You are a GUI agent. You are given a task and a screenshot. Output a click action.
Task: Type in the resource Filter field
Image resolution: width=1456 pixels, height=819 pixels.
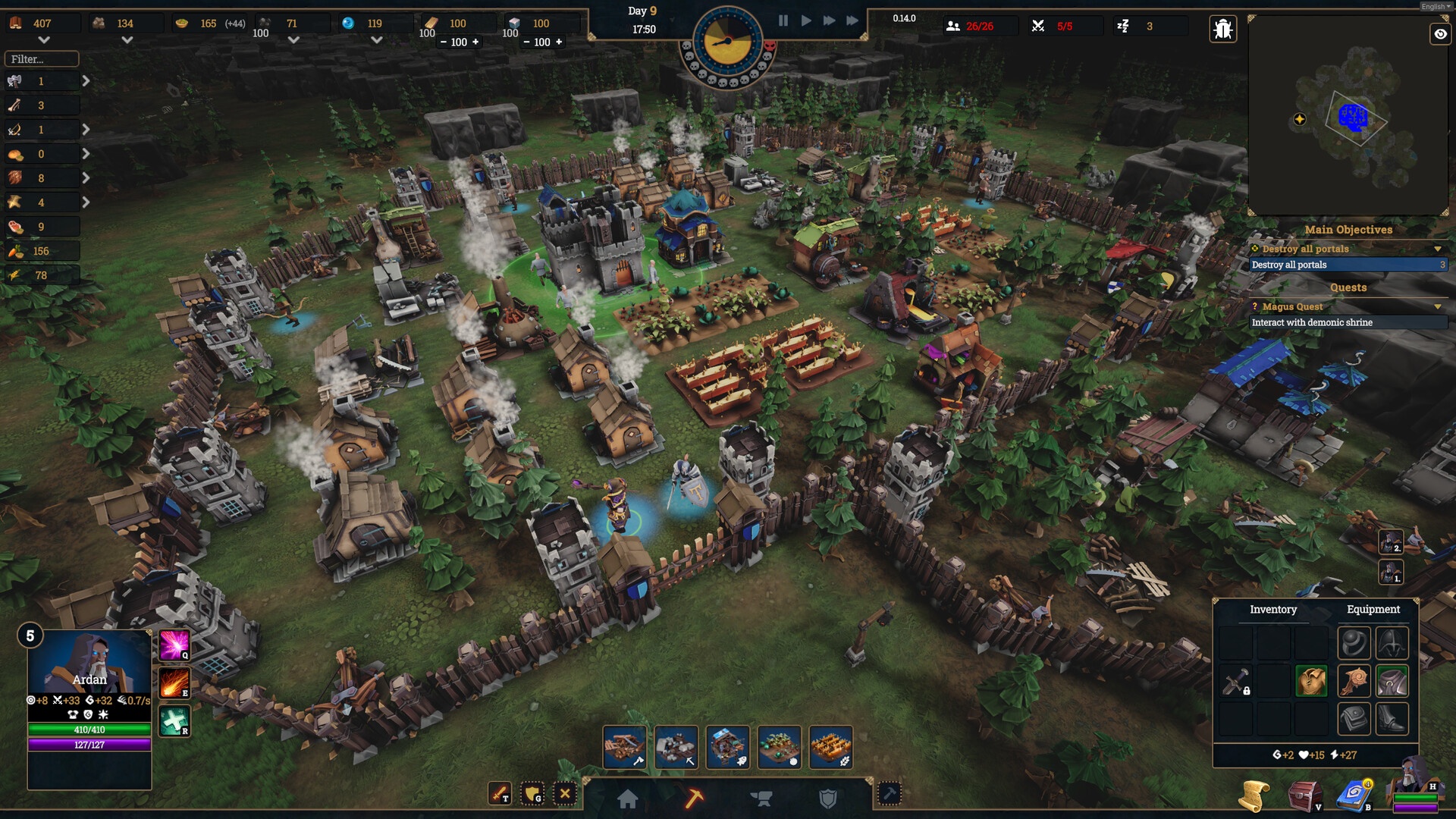tap(42, 59)
